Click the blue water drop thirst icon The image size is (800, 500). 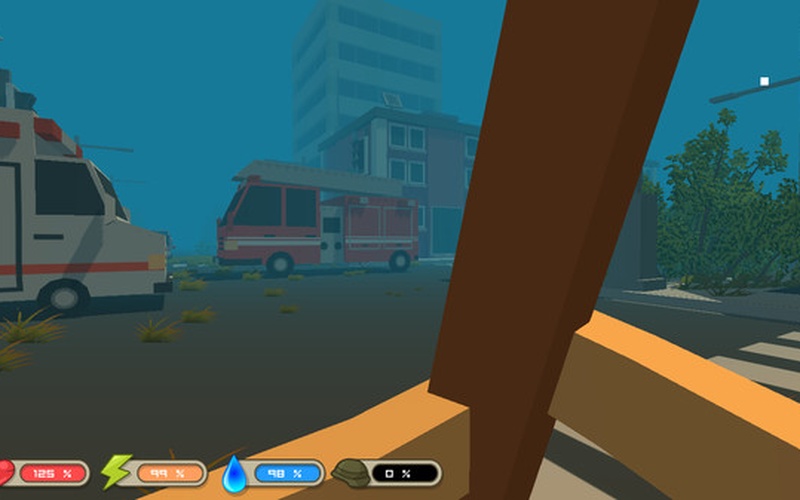234,472
